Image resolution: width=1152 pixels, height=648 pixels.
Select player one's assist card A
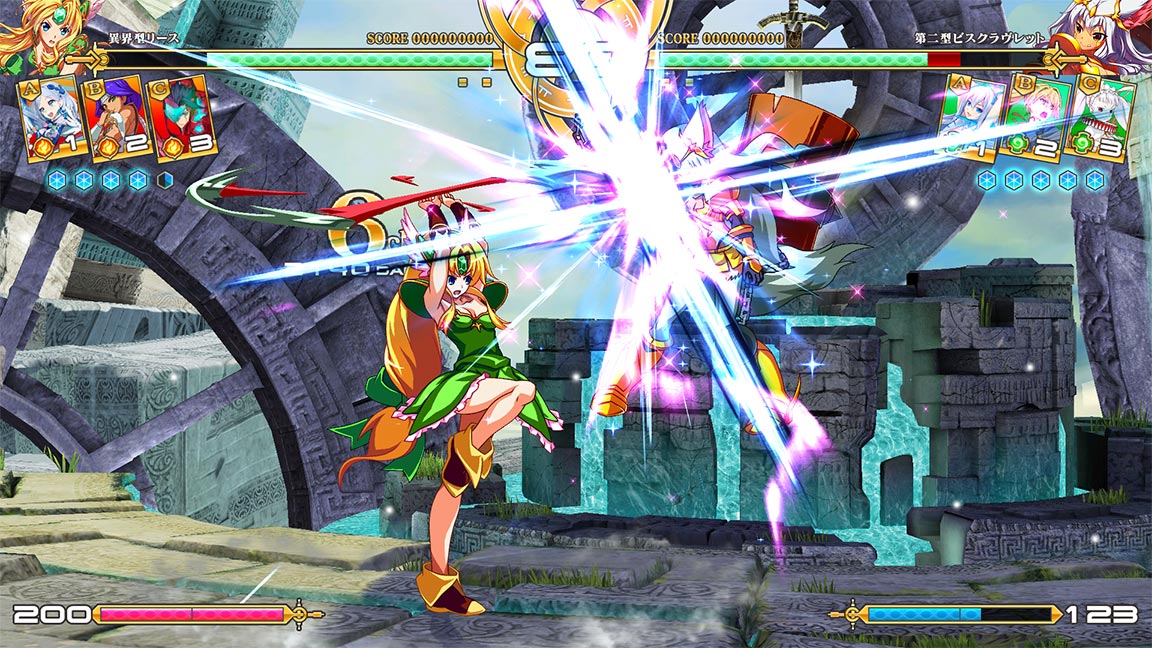50,118
